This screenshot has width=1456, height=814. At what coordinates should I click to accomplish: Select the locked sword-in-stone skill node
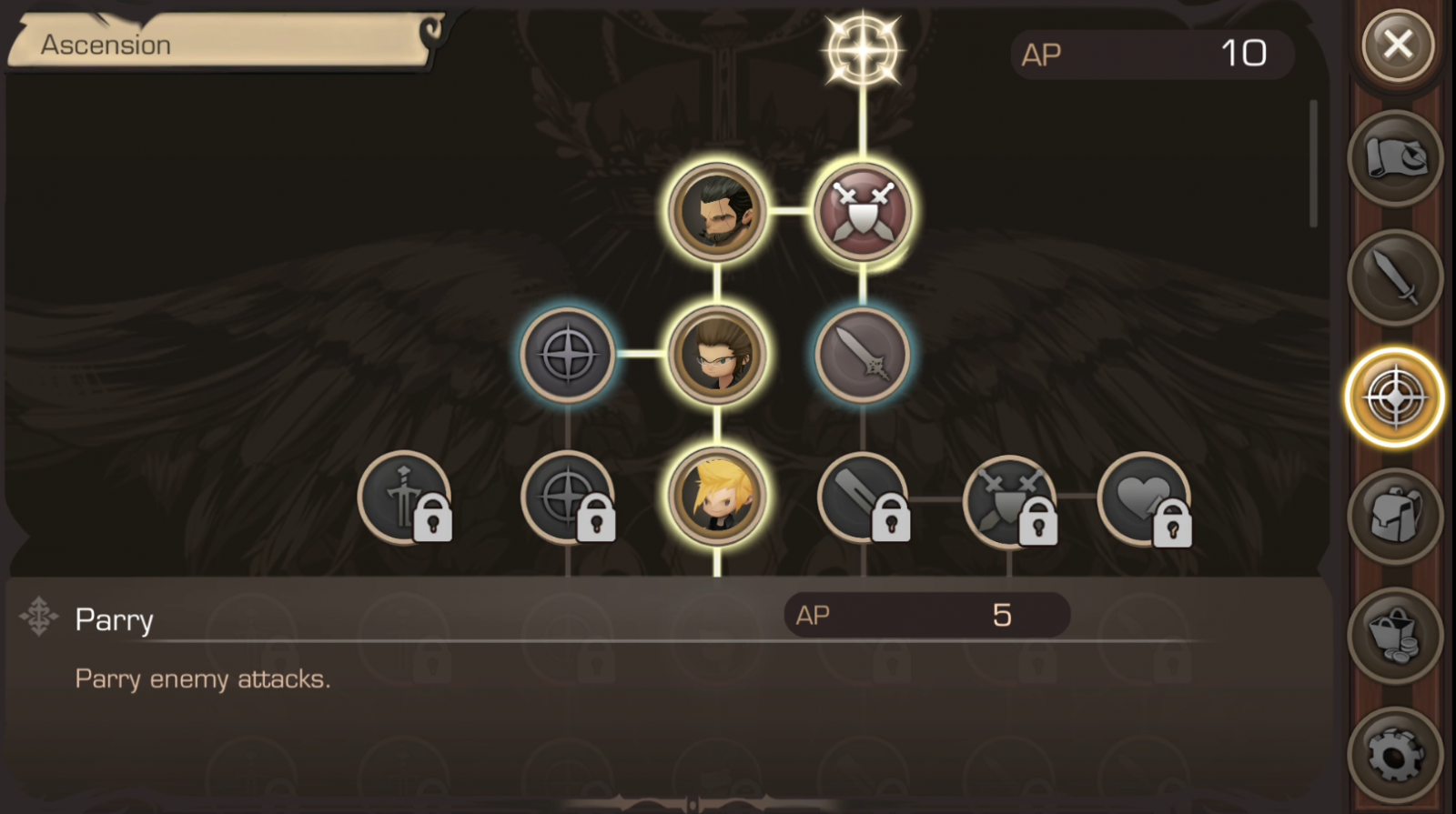click(x=404, y=498)
